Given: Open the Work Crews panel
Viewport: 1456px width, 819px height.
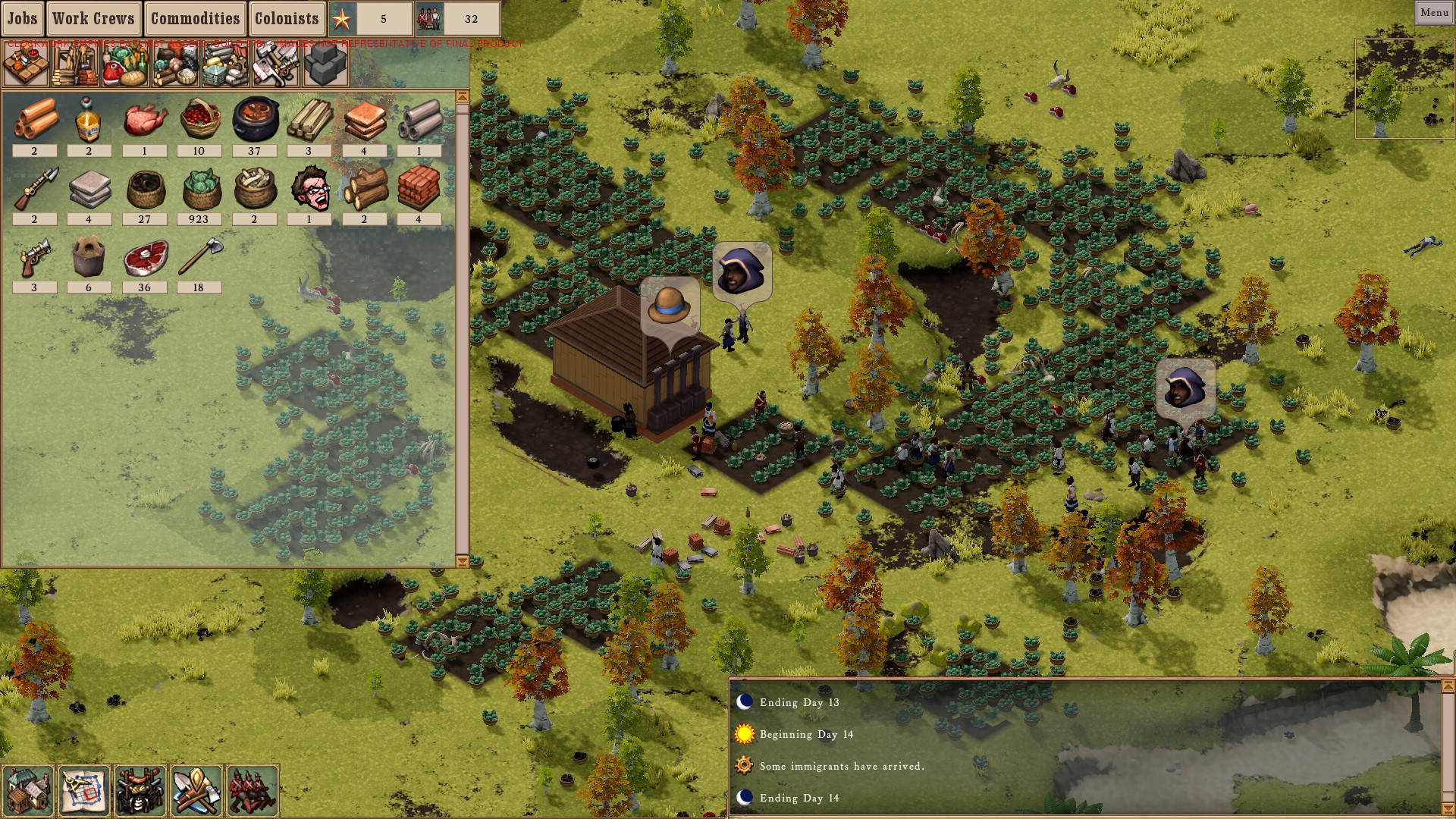Looking at the screenshot, I should click(93, 18).
